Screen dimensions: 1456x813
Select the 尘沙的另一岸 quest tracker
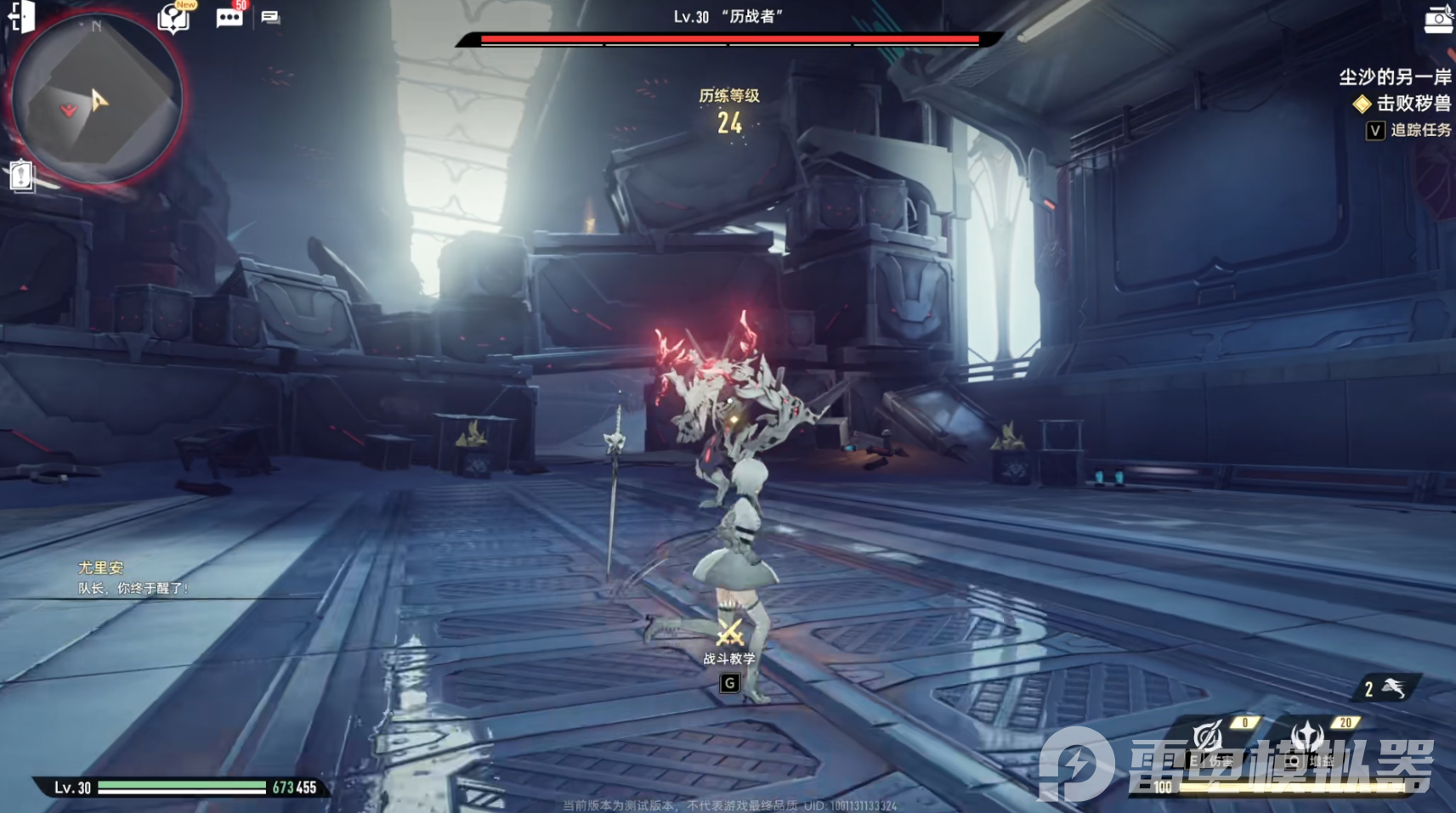[1394, 77]
